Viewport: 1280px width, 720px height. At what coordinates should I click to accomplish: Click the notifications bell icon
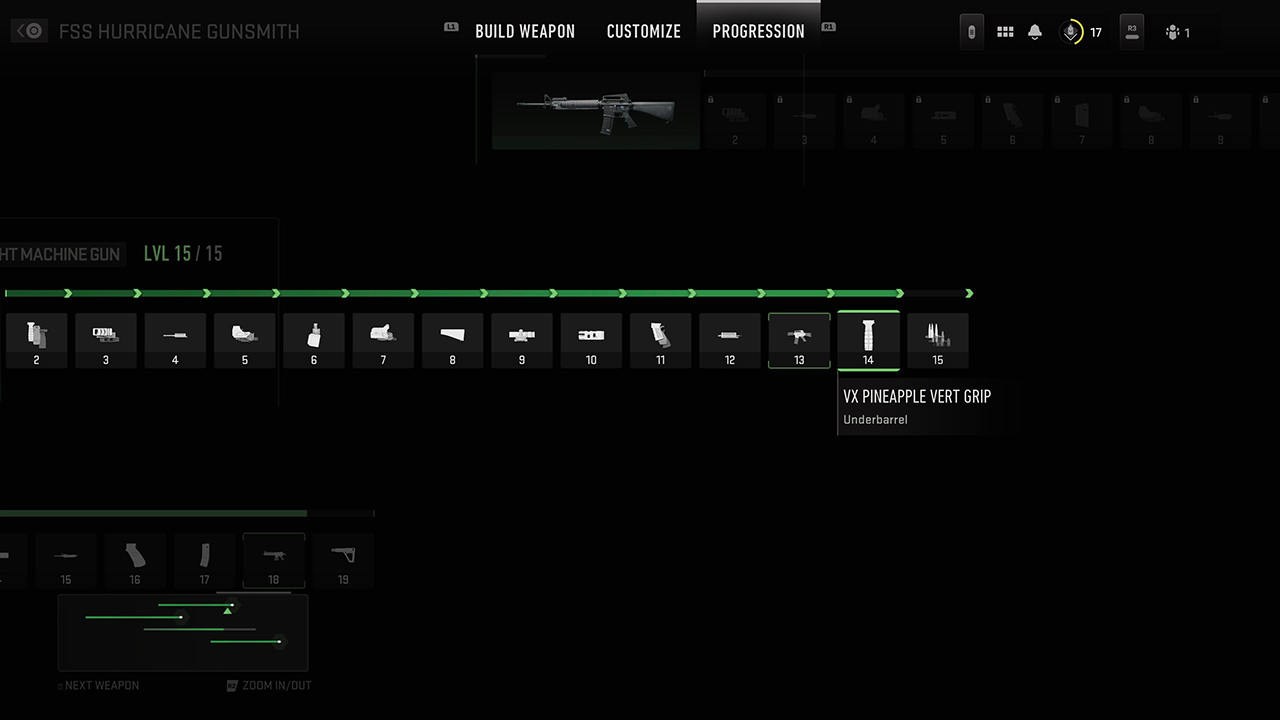click(1034, 31)
